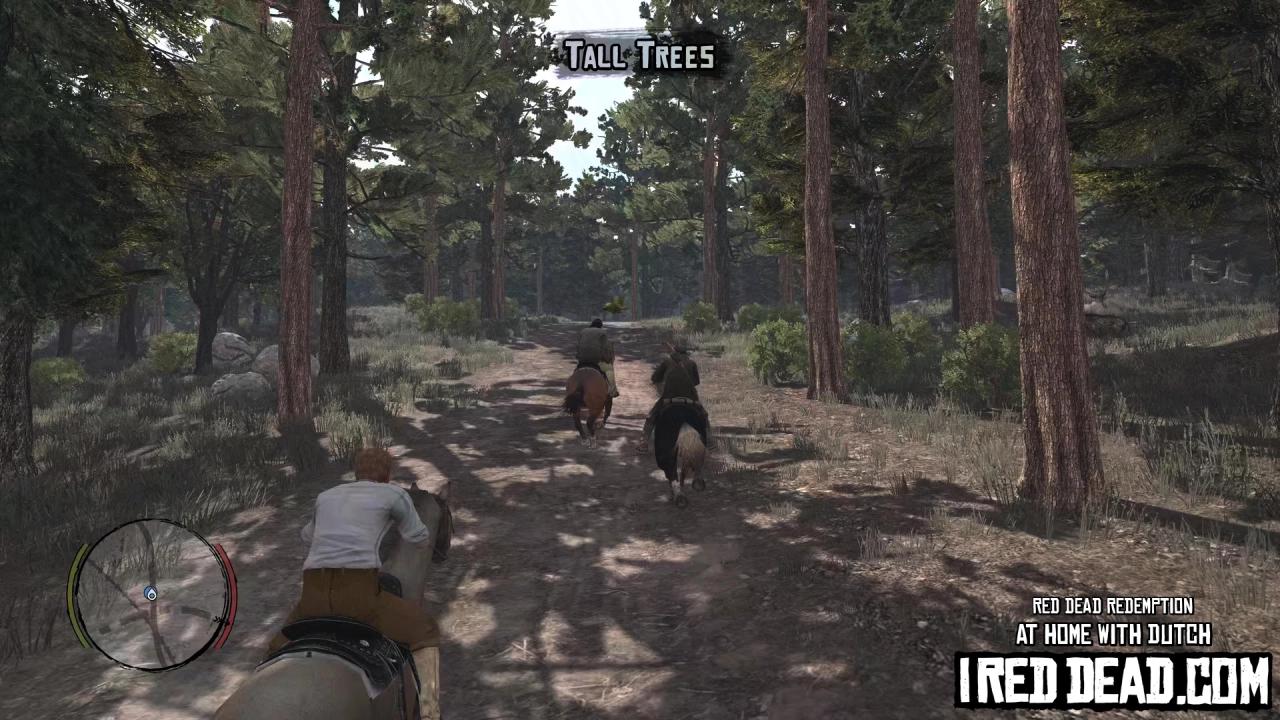The width and height of the screenshot is (1280, 720).
Task: Select the waypoint arrow on minimap edge
Action: 220,620
